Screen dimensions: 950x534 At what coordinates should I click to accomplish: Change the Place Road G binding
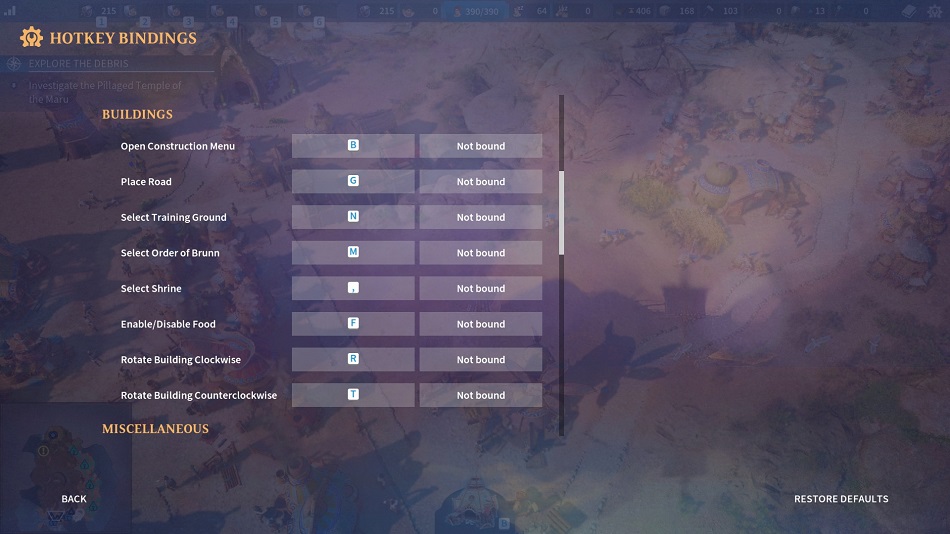[353, 182]
